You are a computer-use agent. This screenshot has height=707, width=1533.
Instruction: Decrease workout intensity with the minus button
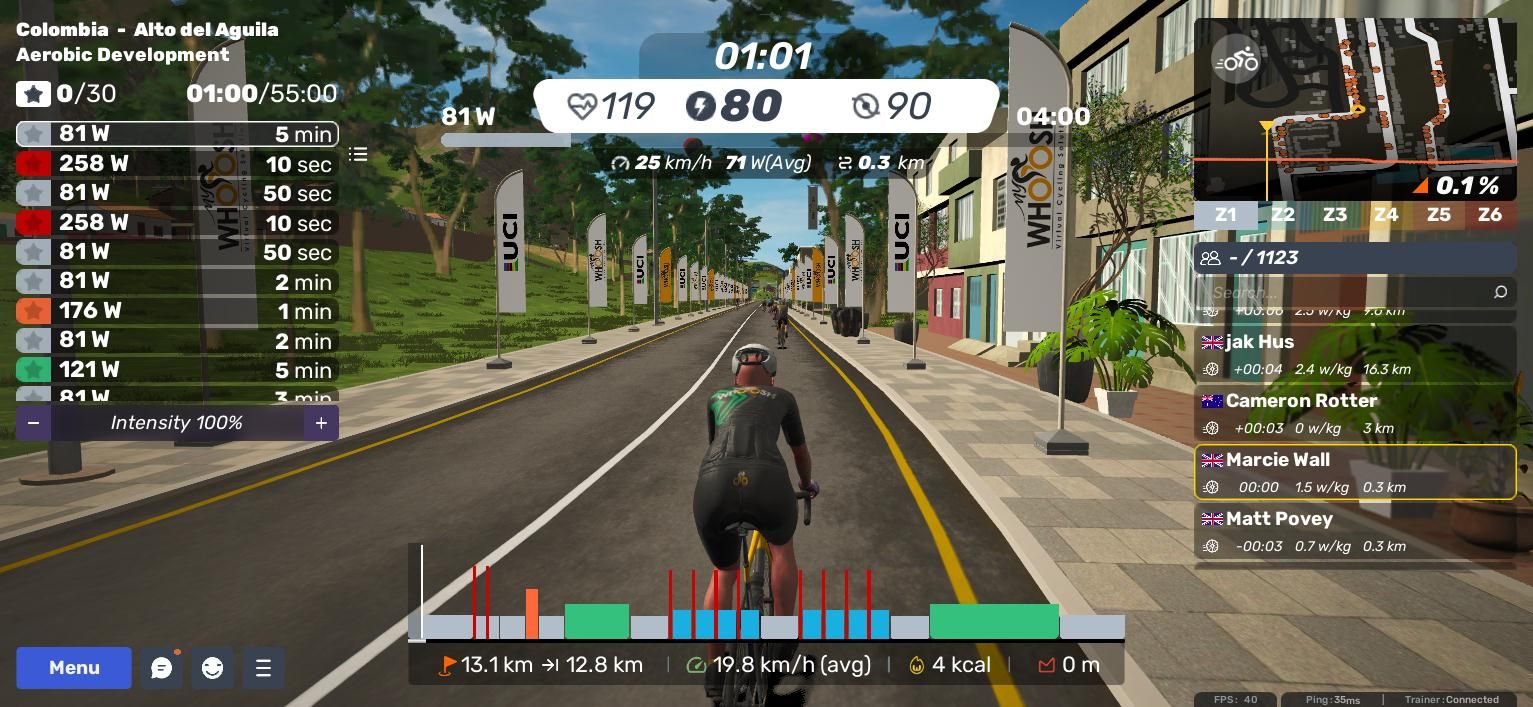(x=33, y=423)
